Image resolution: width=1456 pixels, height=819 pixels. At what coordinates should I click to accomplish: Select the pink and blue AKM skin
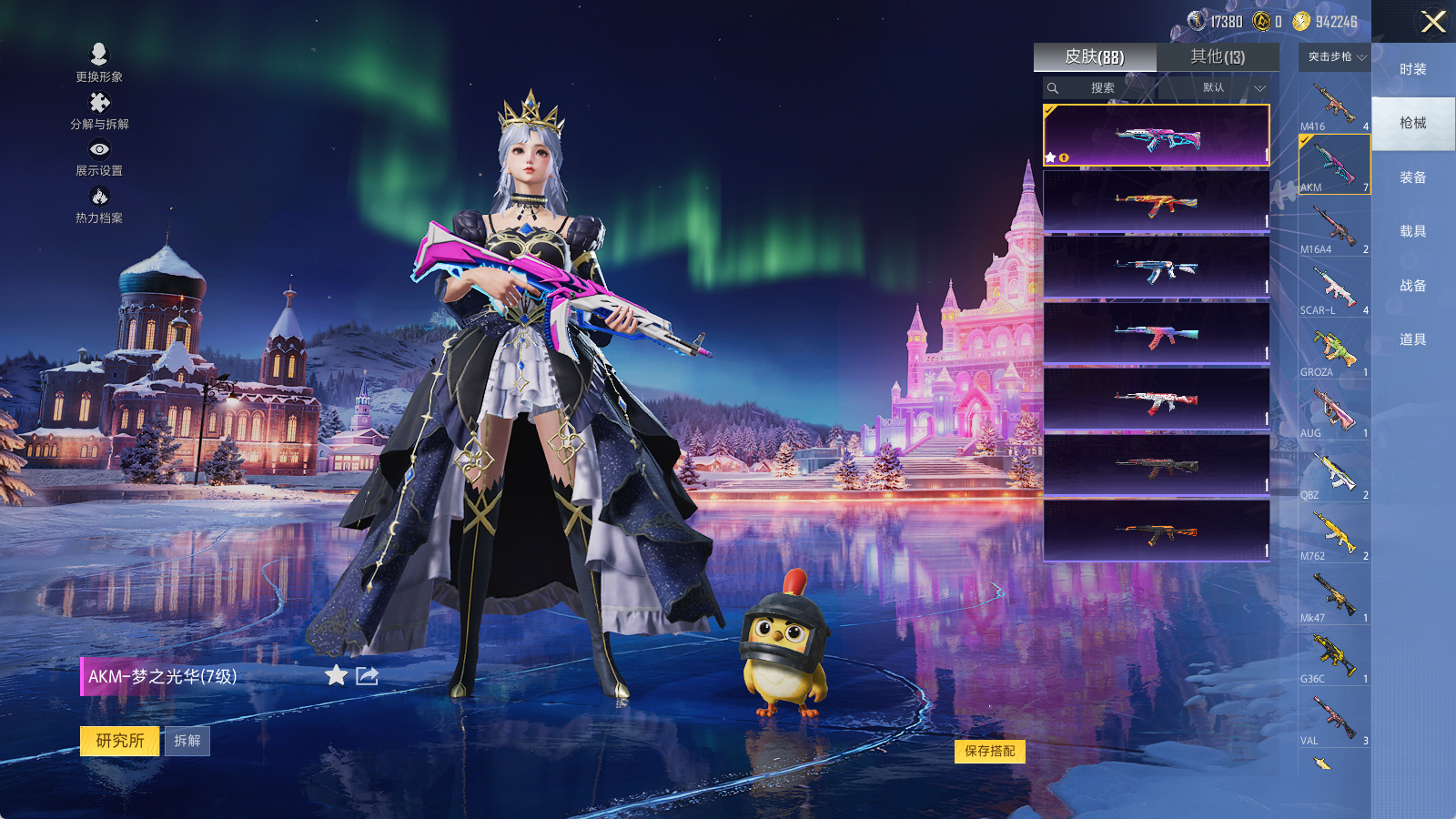1156,136
